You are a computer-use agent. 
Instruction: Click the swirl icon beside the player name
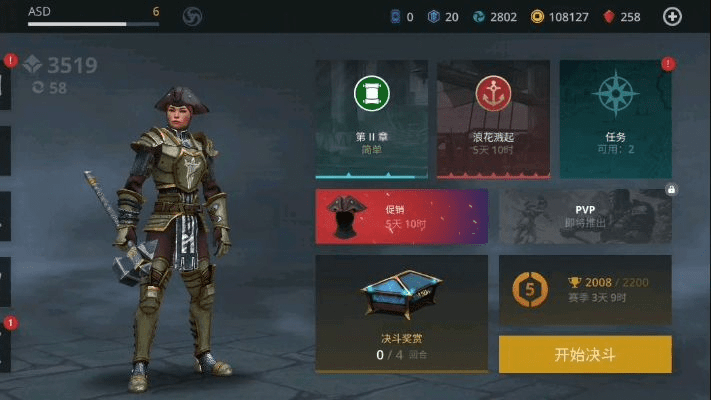click(x=193, y=16)
